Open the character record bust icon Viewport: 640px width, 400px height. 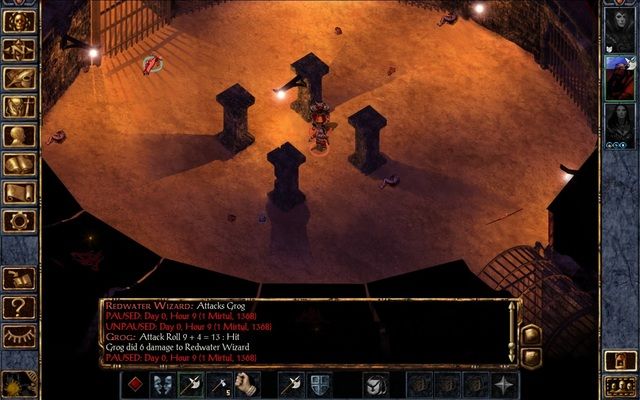point(19,135)
